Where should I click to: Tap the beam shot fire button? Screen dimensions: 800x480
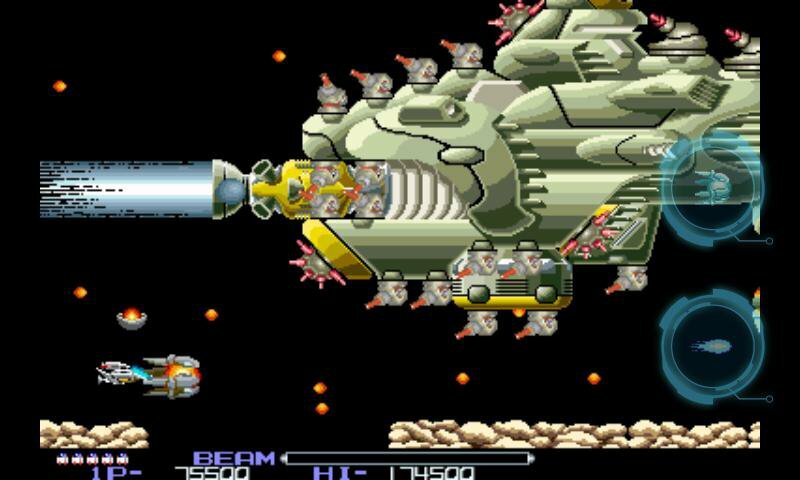click(711, 347)
